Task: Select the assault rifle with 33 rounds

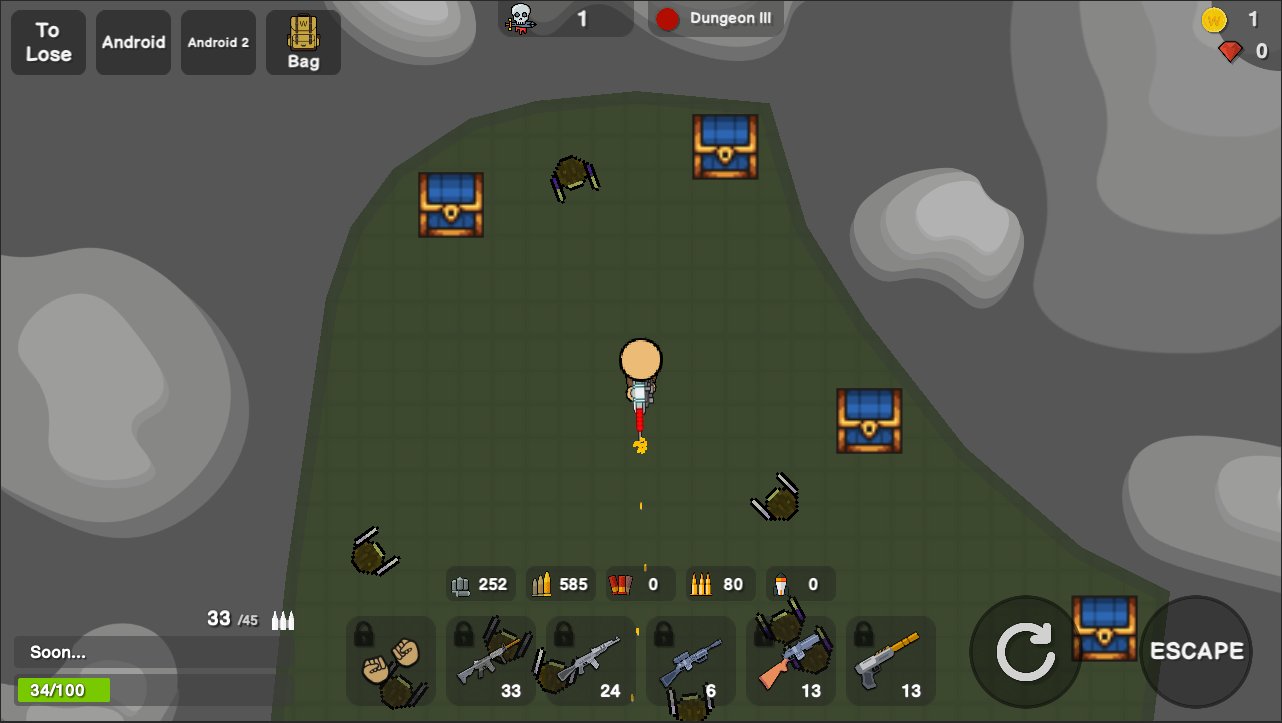Action: [491, 661]
